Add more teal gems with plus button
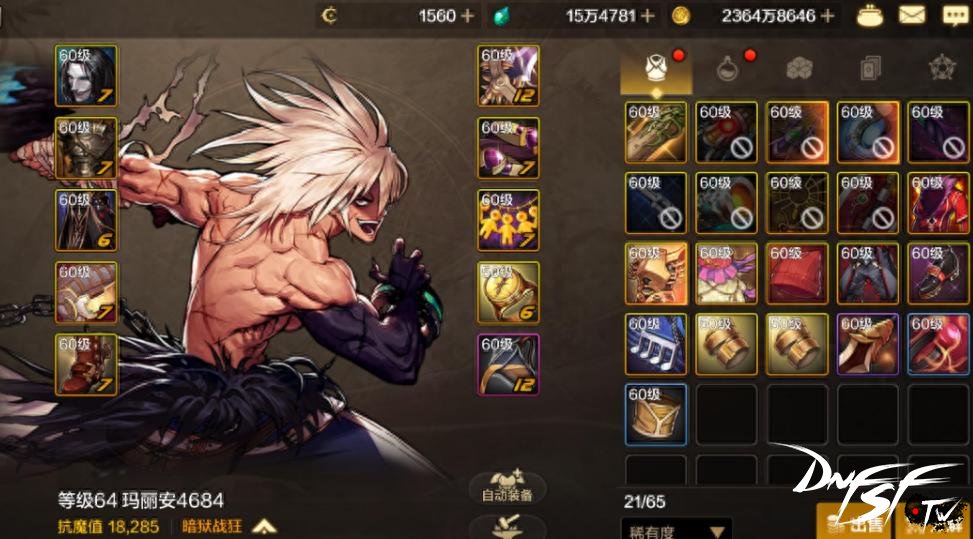This screenshot has width=973, height=539. (x=648, y=15)
